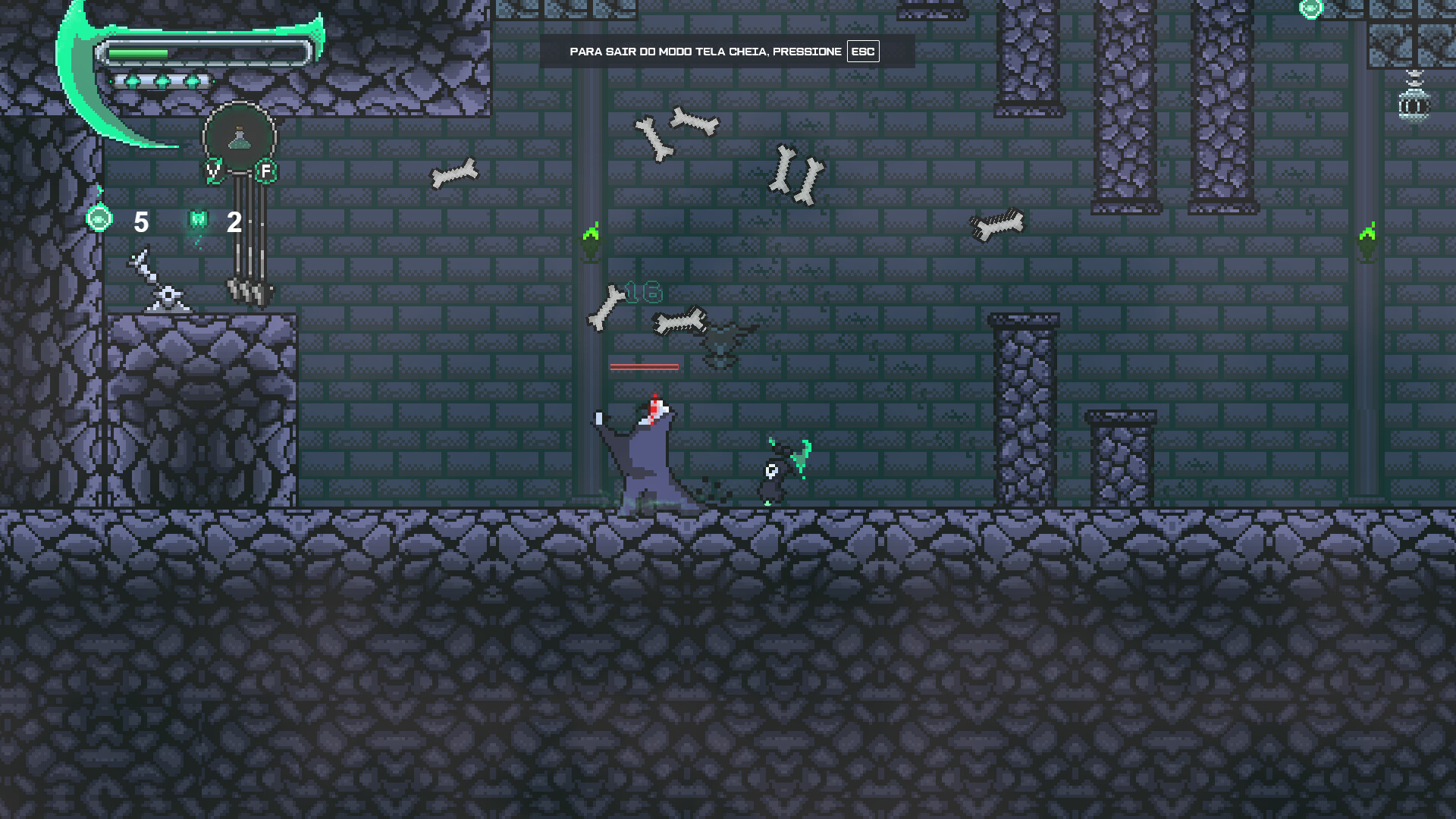Click the glowing potion flask icon

[238, 138]
